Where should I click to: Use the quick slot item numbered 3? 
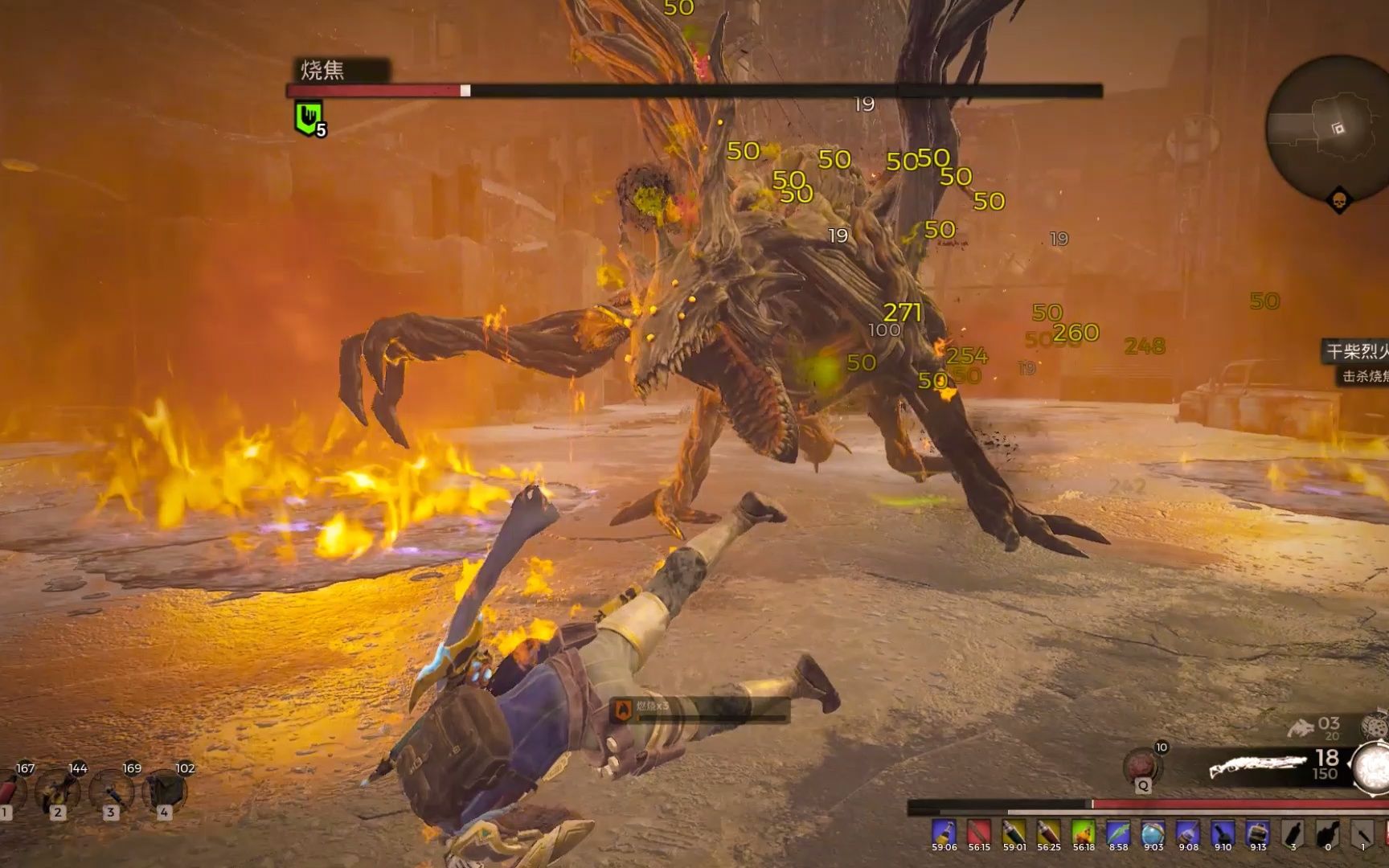[111, 792]
